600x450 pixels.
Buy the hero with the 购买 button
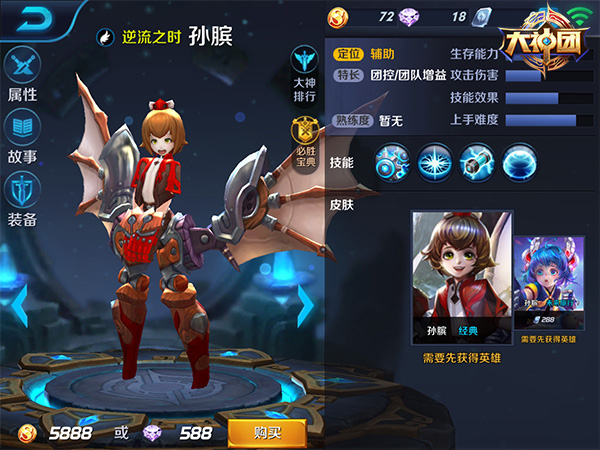point(267,432)
